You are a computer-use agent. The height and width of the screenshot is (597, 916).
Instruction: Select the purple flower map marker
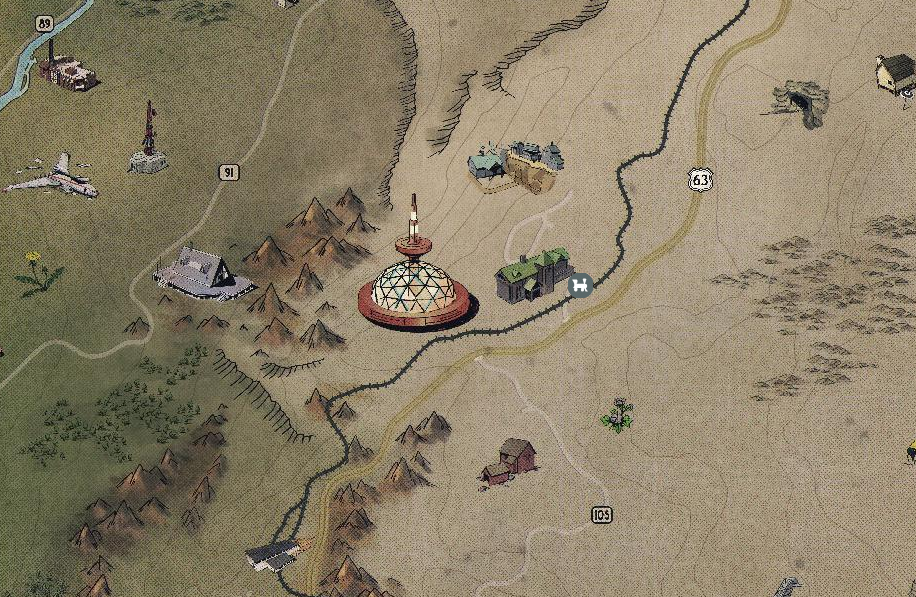[x=620, y=415]
